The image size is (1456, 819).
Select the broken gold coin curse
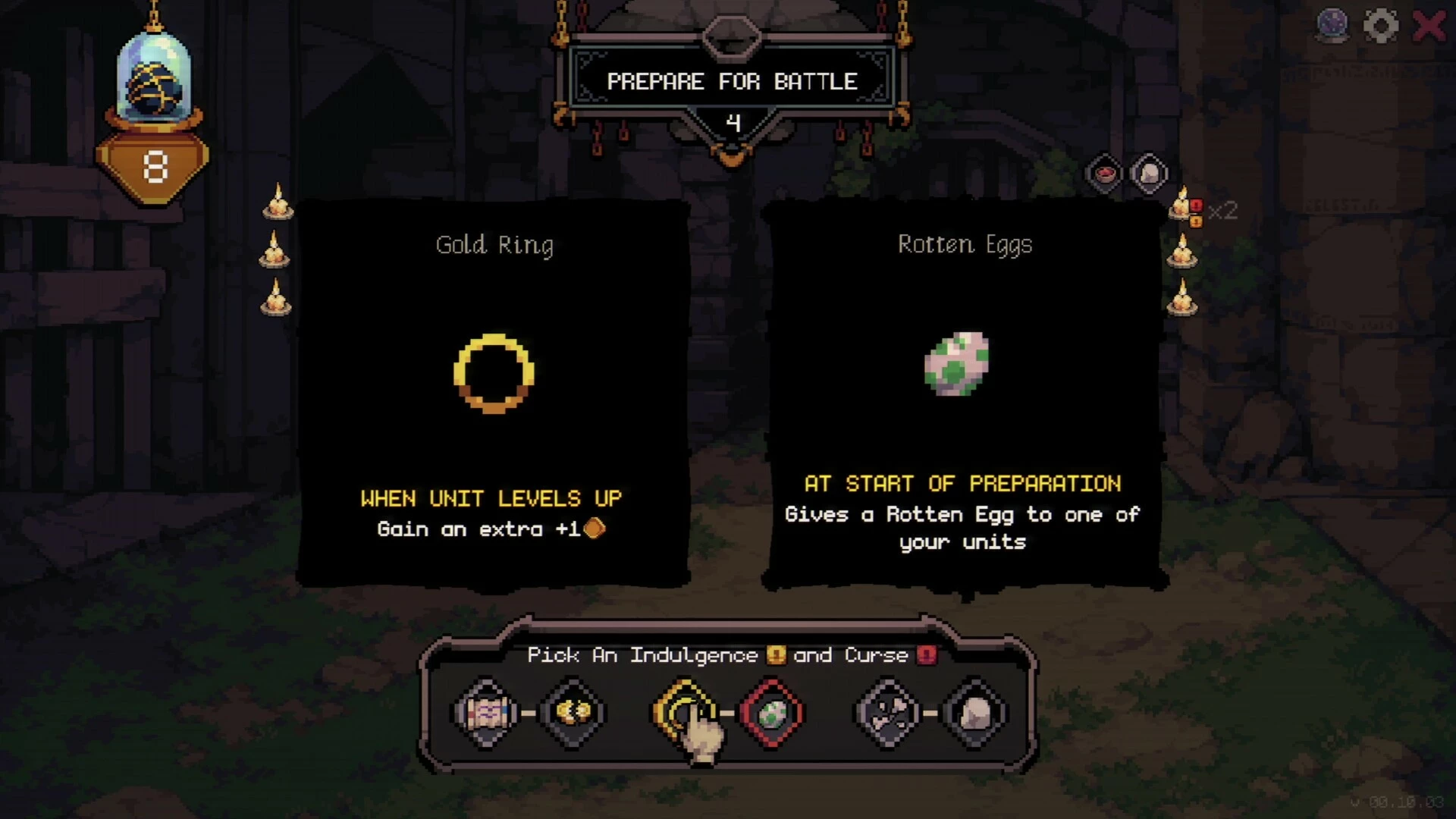pos(573,712)
